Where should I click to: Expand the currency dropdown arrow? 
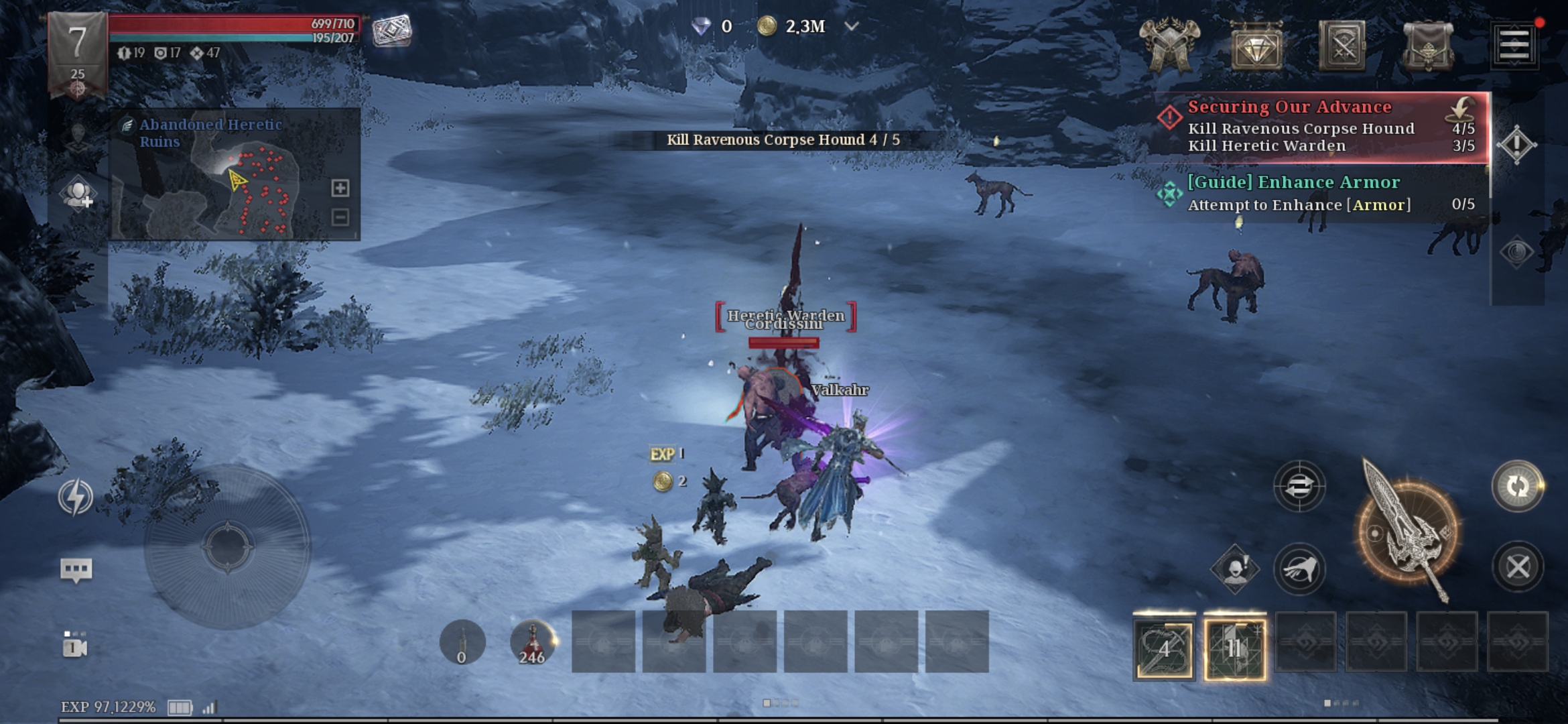(x=851, y=27)
